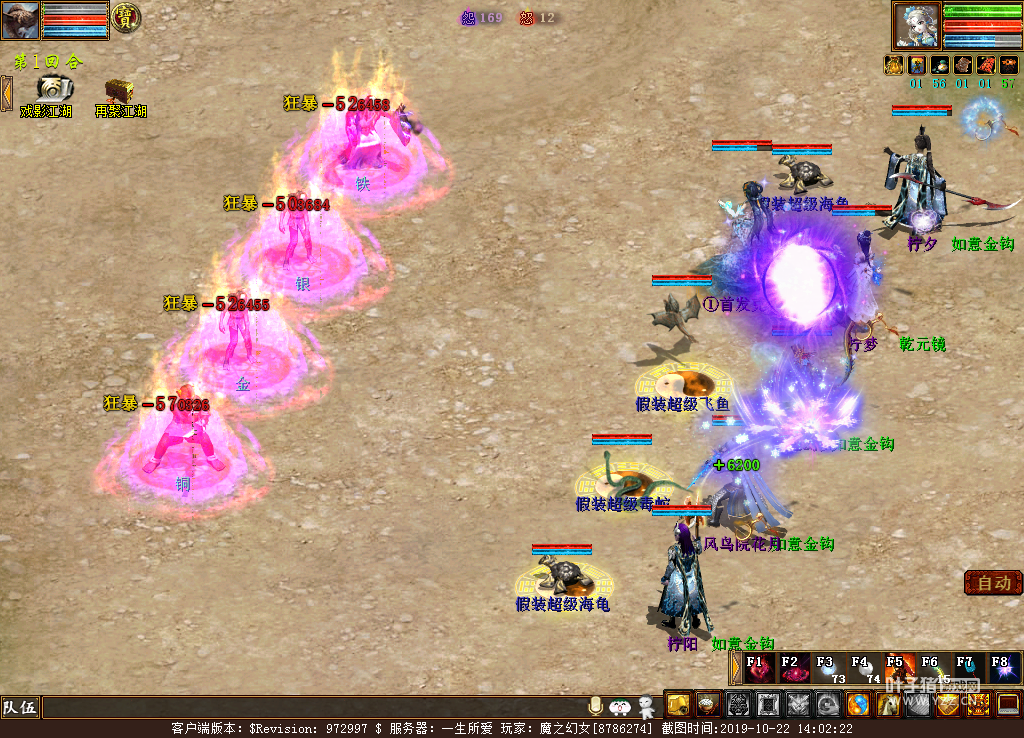Click the yin-yang orb toolbar icon
1024x738 pixels.
857,705
